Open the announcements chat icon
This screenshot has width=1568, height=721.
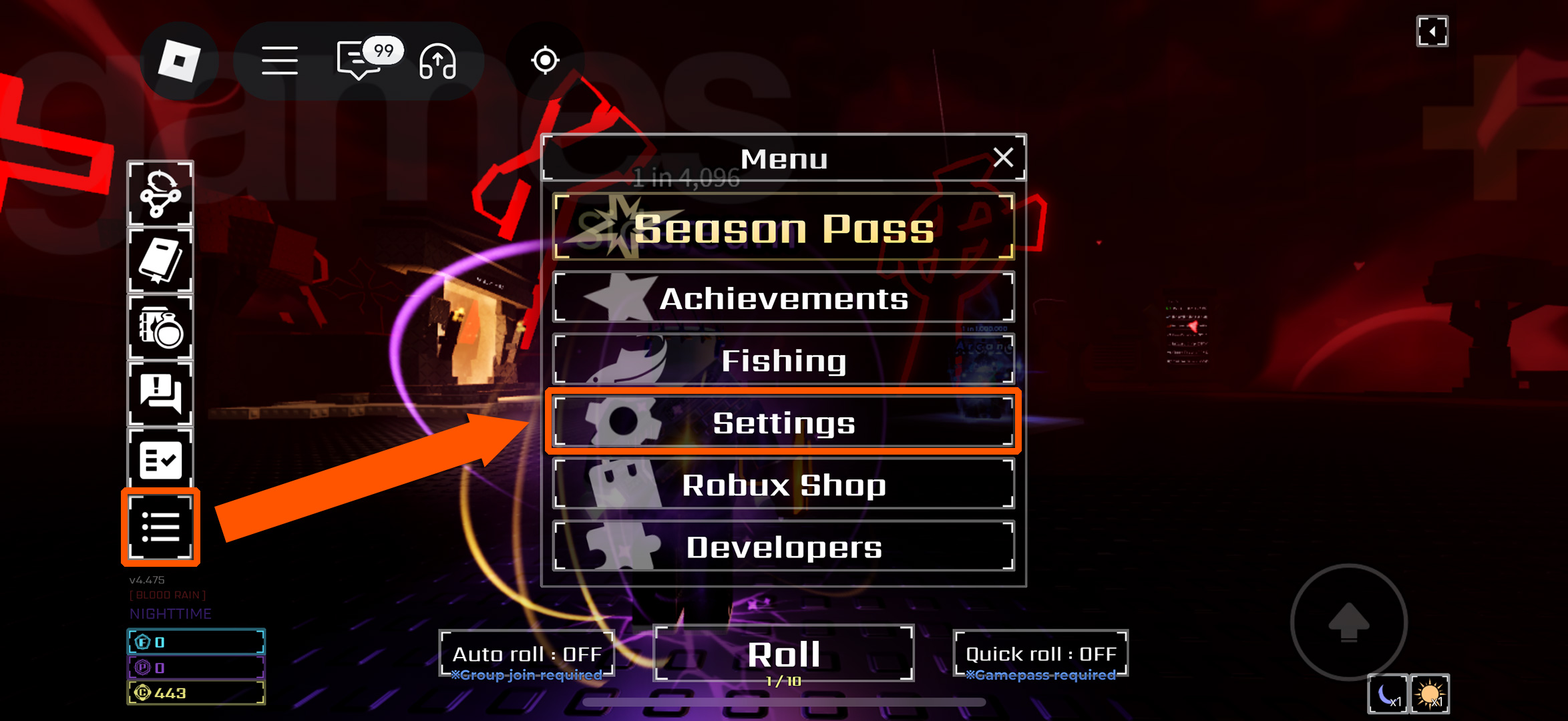[160, 394]
